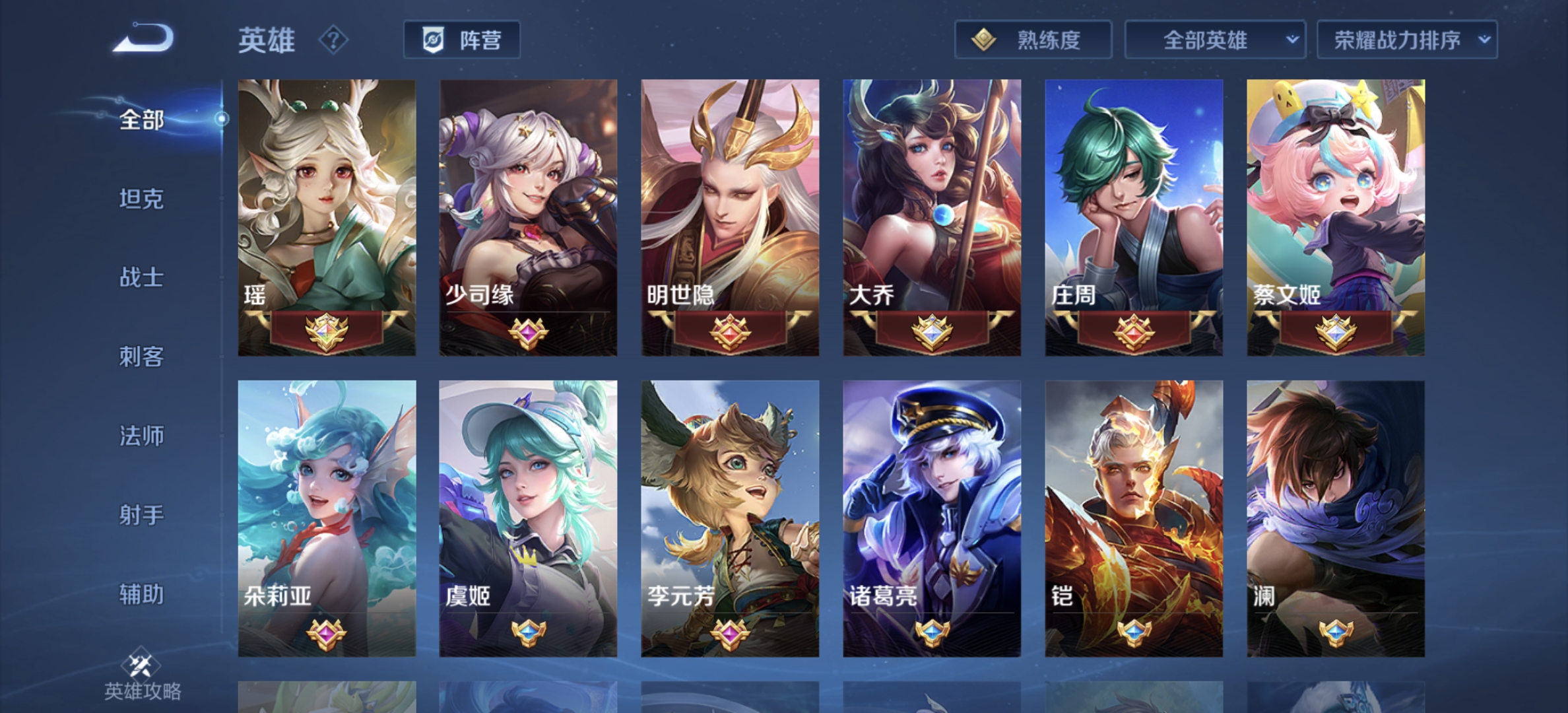Choose the 辅助 support category
Image resolution: width=1568 pixels, height=713 pixels.
141,594
